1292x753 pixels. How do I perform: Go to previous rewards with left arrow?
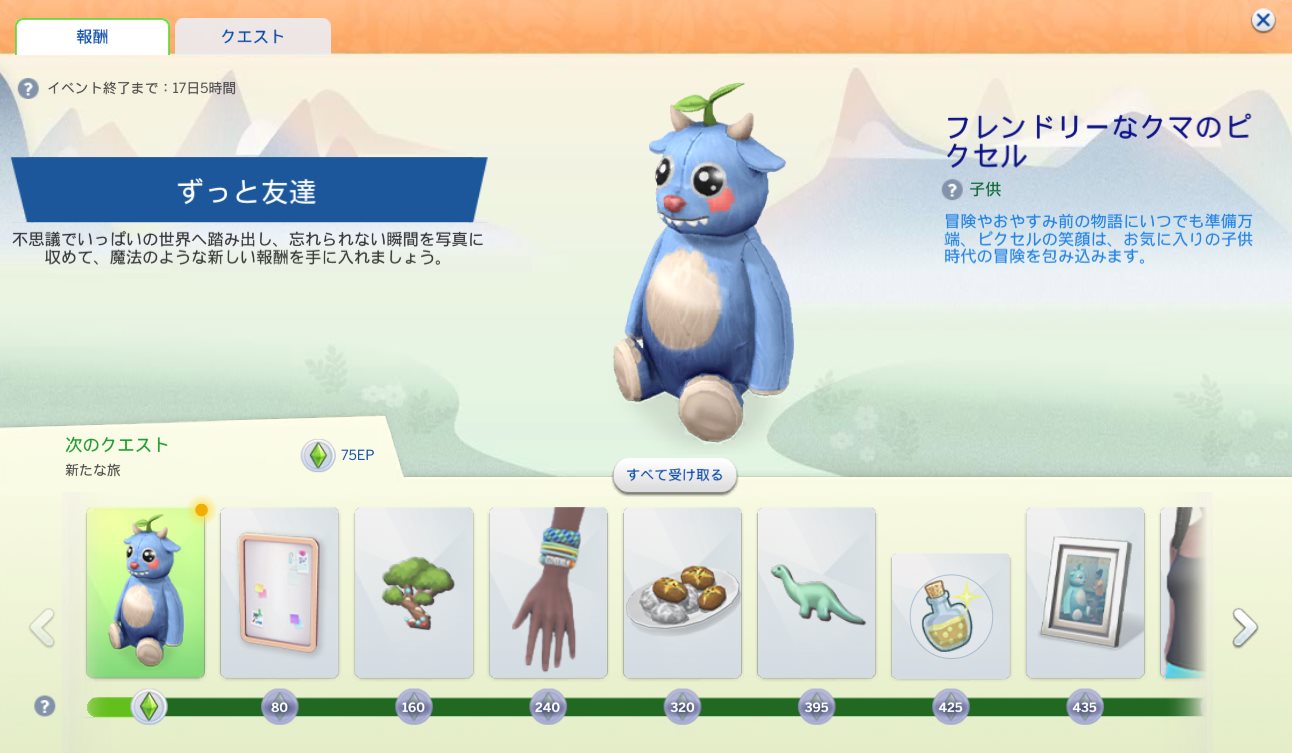[x=42, y=628]
